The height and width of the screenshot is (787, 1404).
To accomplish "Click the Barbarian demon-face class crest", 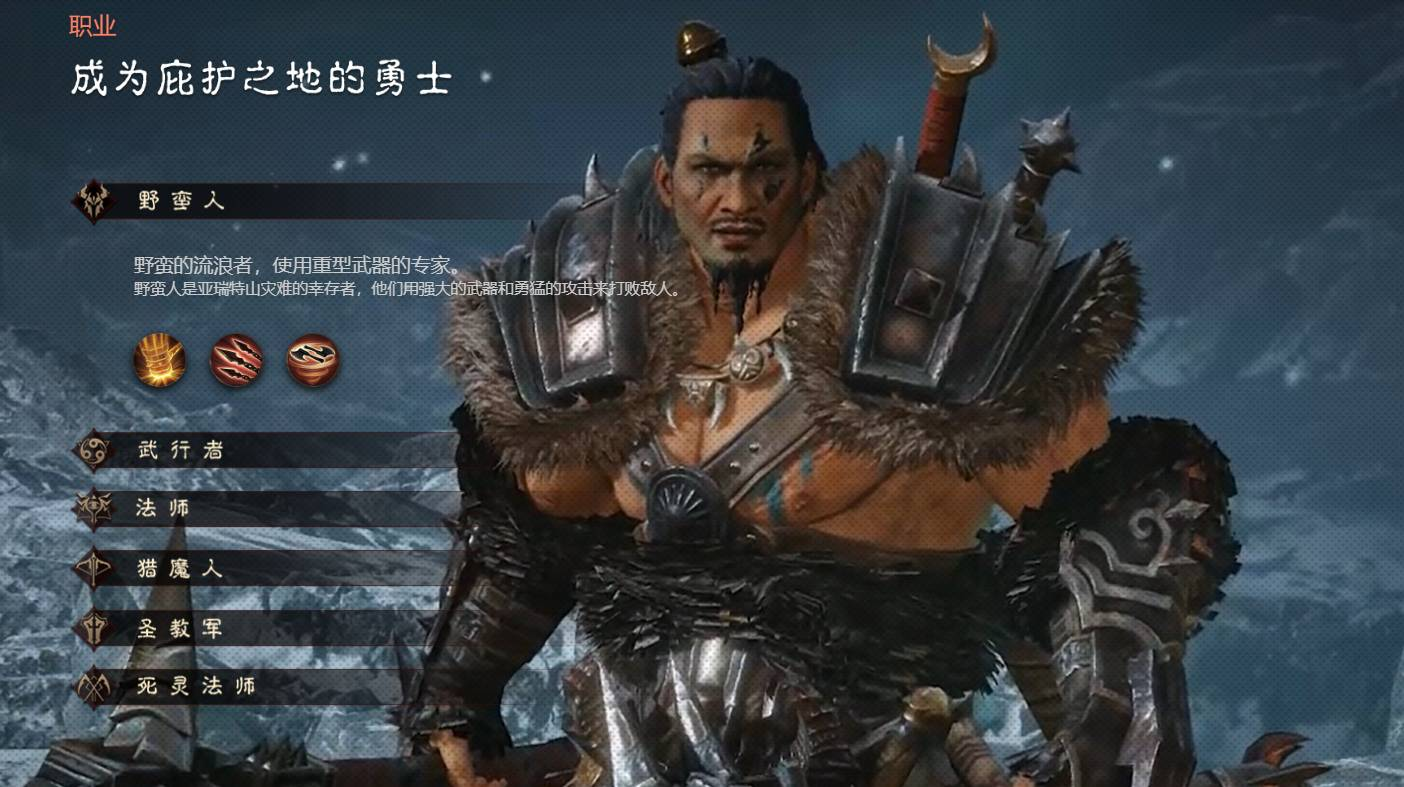I will pos(93,200).
